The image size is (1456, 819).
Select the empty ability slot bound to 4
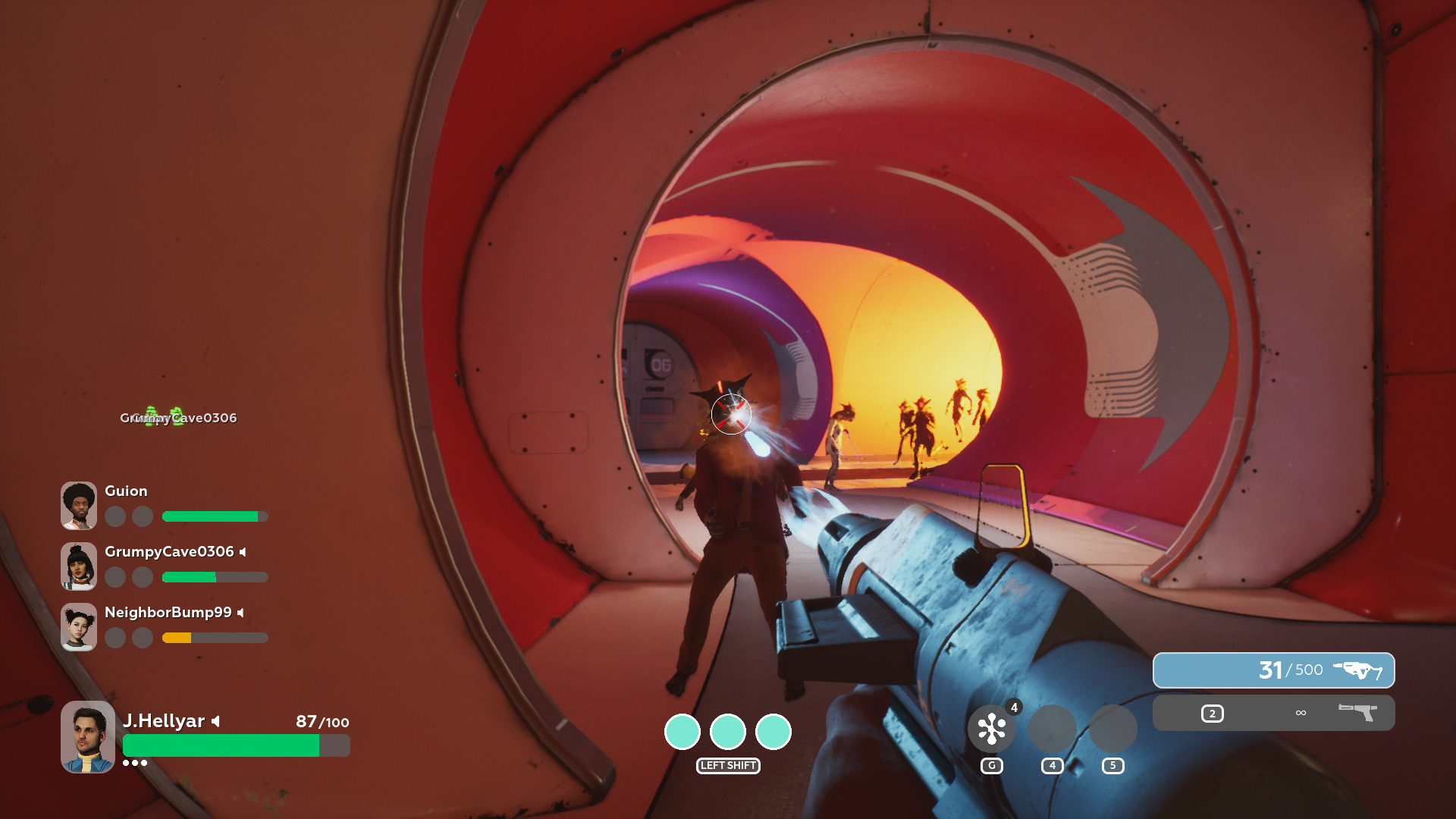[x=1053, y=729]
